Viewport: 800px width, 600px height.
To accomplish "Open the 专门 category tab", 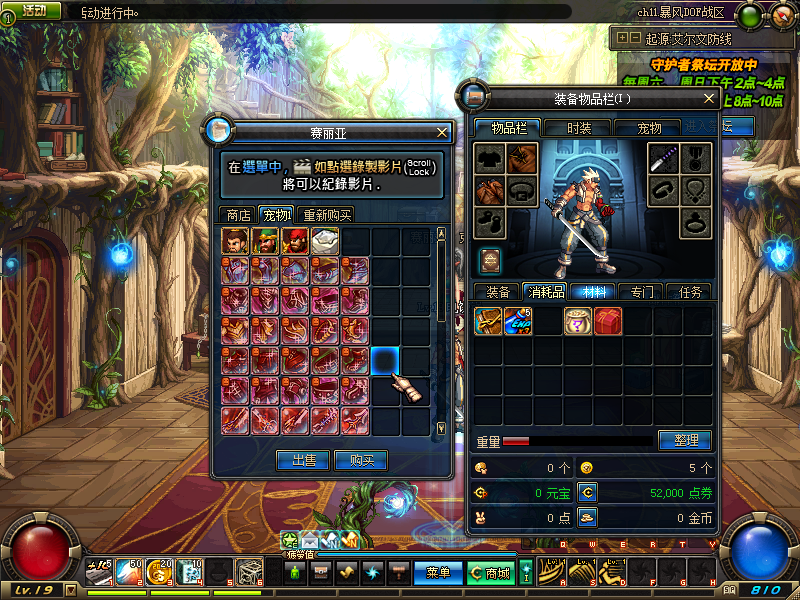I will click(x=642, y=292).
